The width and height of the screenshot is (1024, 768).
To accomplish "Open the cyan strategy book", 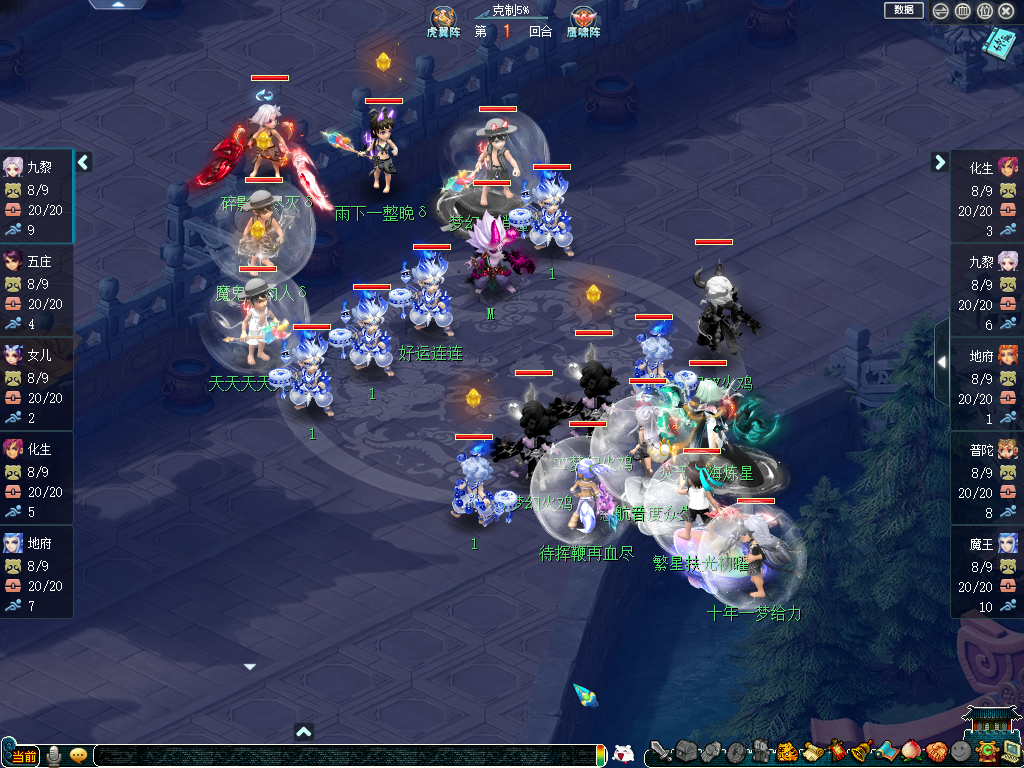I will [998, 42].
